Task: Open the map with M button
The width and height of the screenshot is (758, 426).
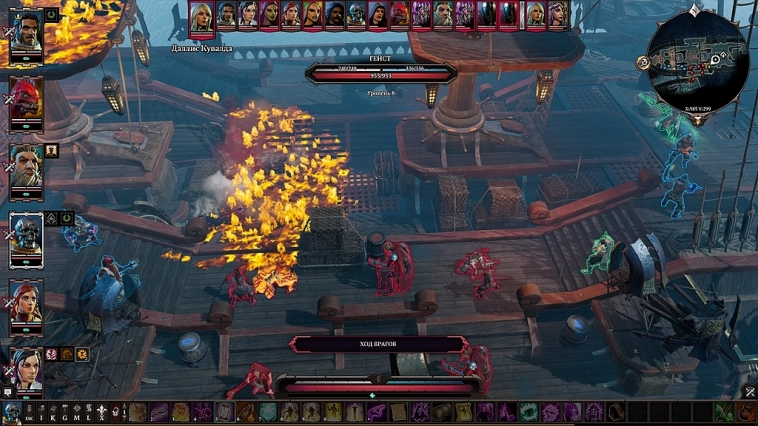Action: click(x=78, y=411)
